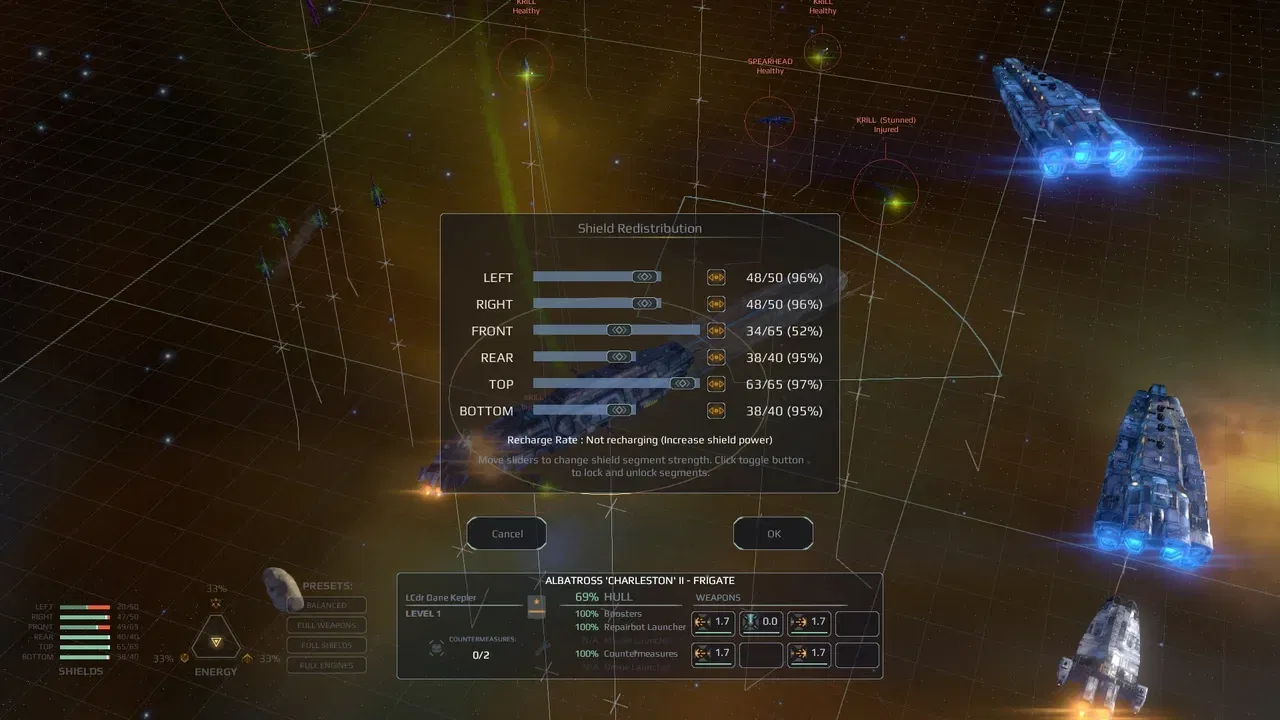Screen dimensions: 1280x720
Task: Toggle the lock for the BOTTOM shield segment
Action: point(715,410)
